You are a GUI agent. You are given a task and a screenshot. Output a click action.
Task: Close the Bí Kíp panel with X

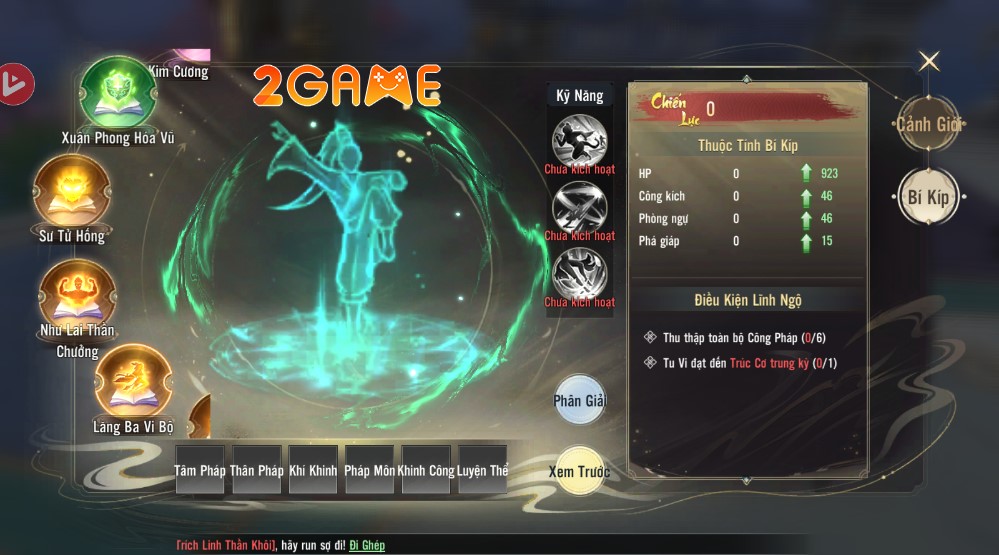click(929, 62)
